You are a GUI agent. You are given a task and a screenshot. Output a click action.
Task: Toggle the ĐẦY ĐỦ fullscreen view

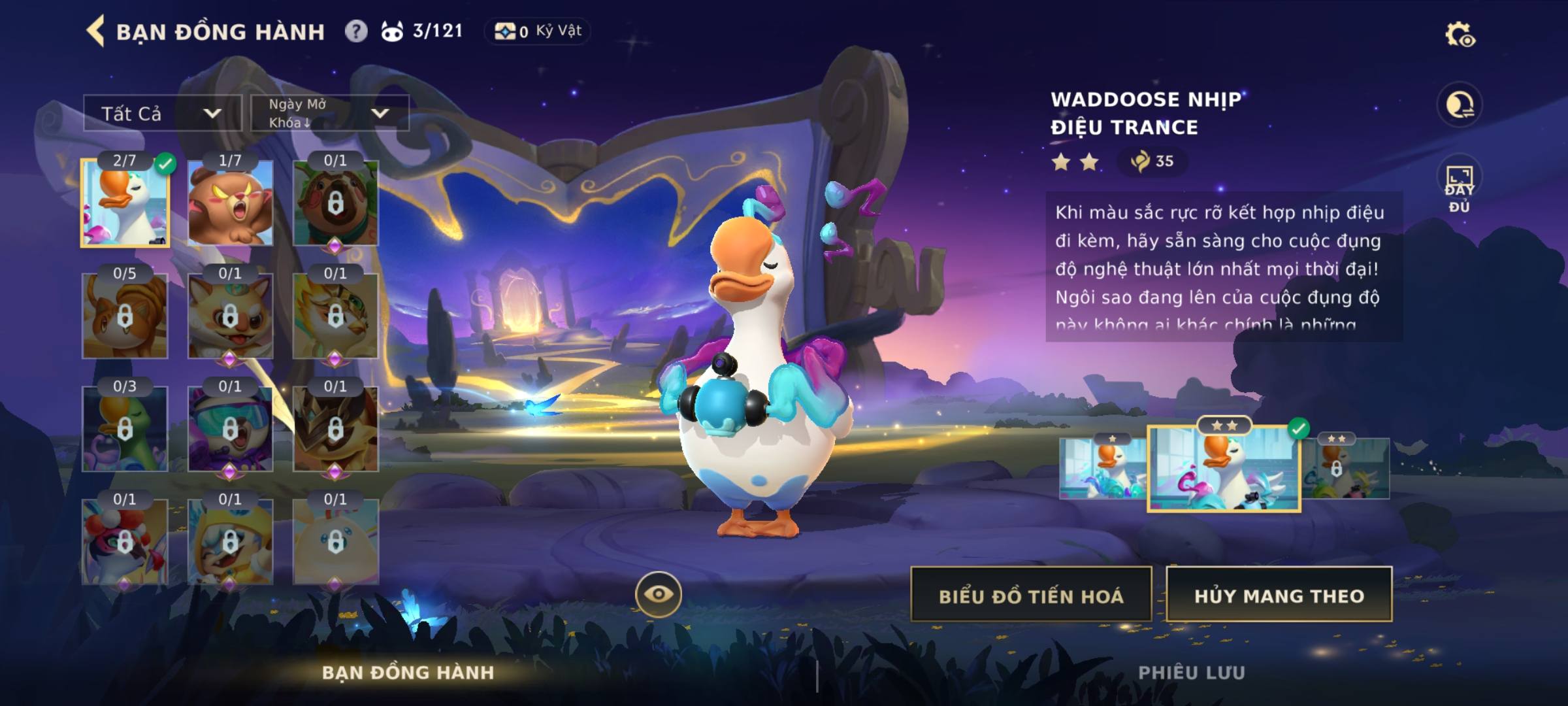click(1459, 188)
